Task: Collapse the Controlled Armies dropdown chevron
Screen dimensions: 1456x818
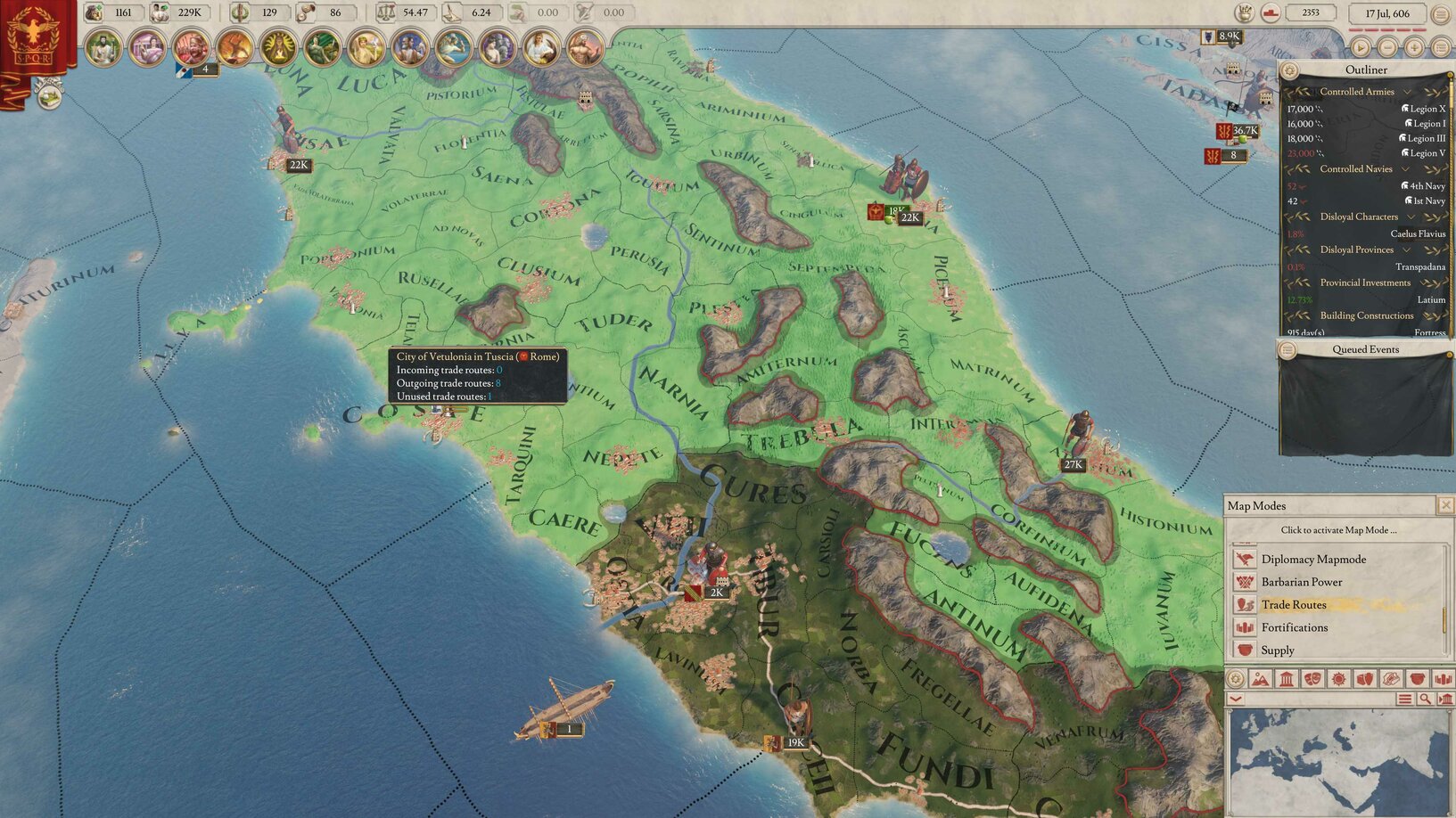Action: point(1407,92)
